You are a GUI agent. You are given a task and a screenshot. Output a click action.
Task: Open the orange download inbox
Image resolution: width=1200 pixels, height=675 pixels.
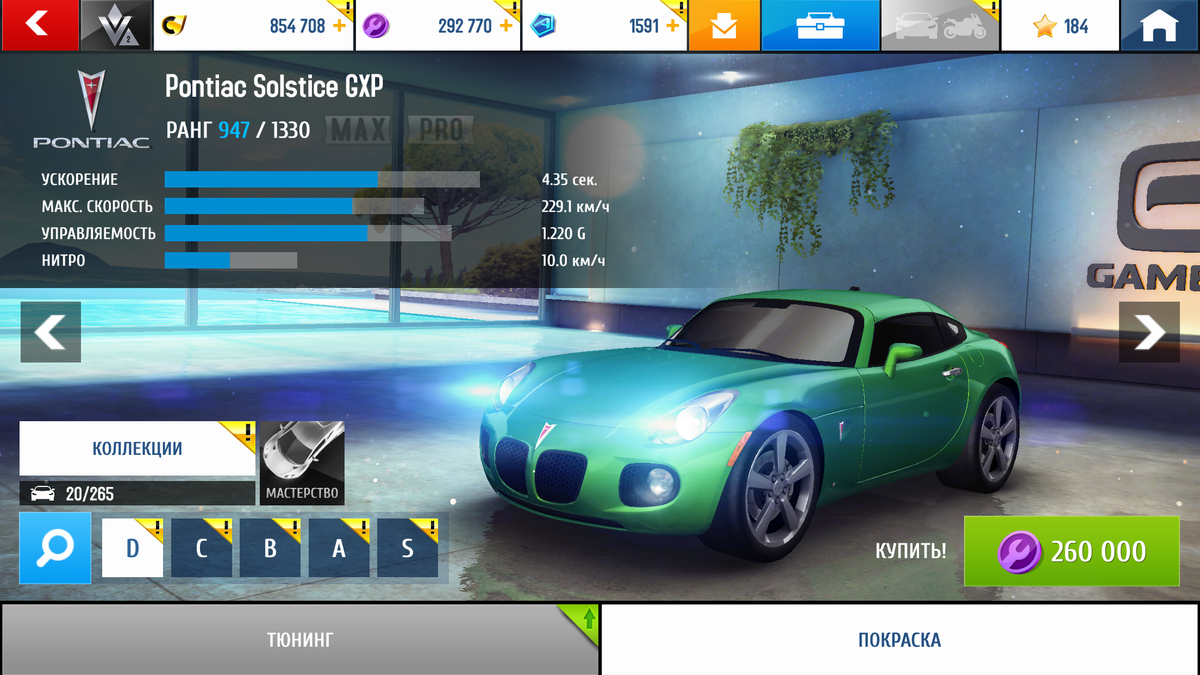pyautogui.click(x=724, y=26)
